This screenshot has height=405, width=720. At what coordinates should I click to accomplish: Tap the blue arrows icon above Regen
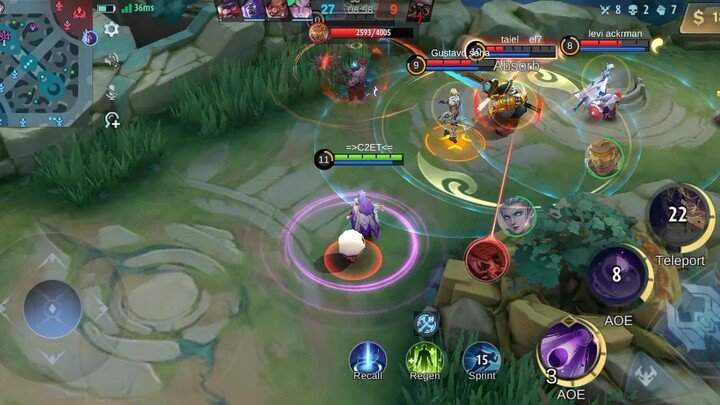click(x=427, y=323)
